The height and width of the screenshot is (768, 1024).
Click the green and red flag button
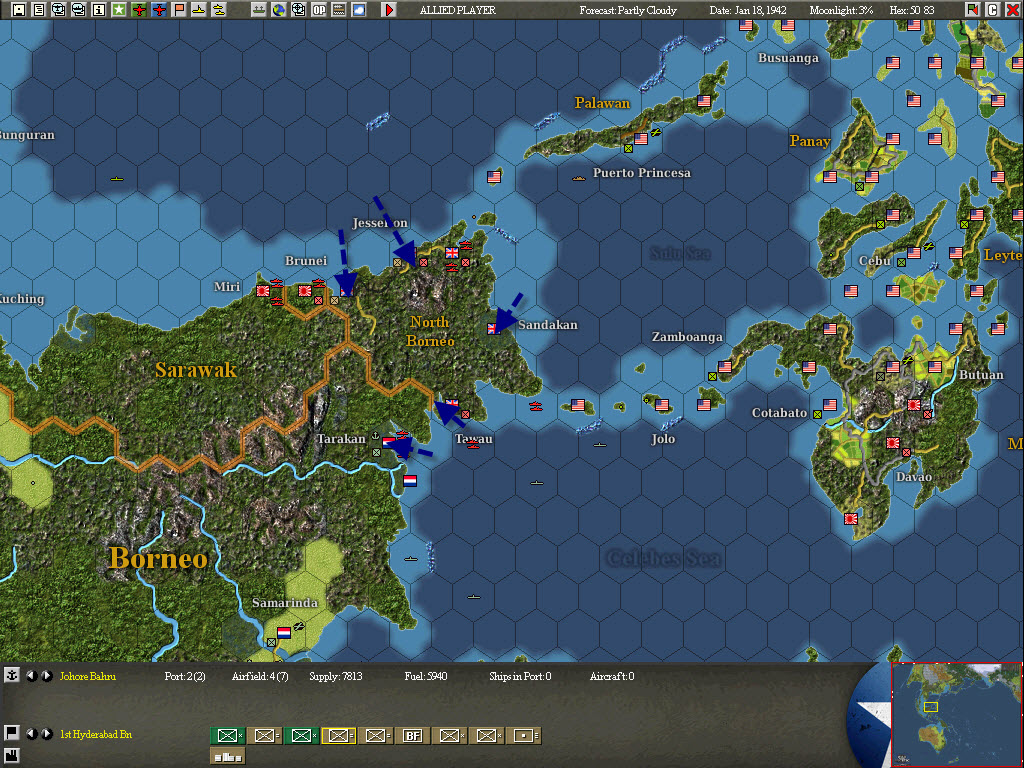point(973,10)
